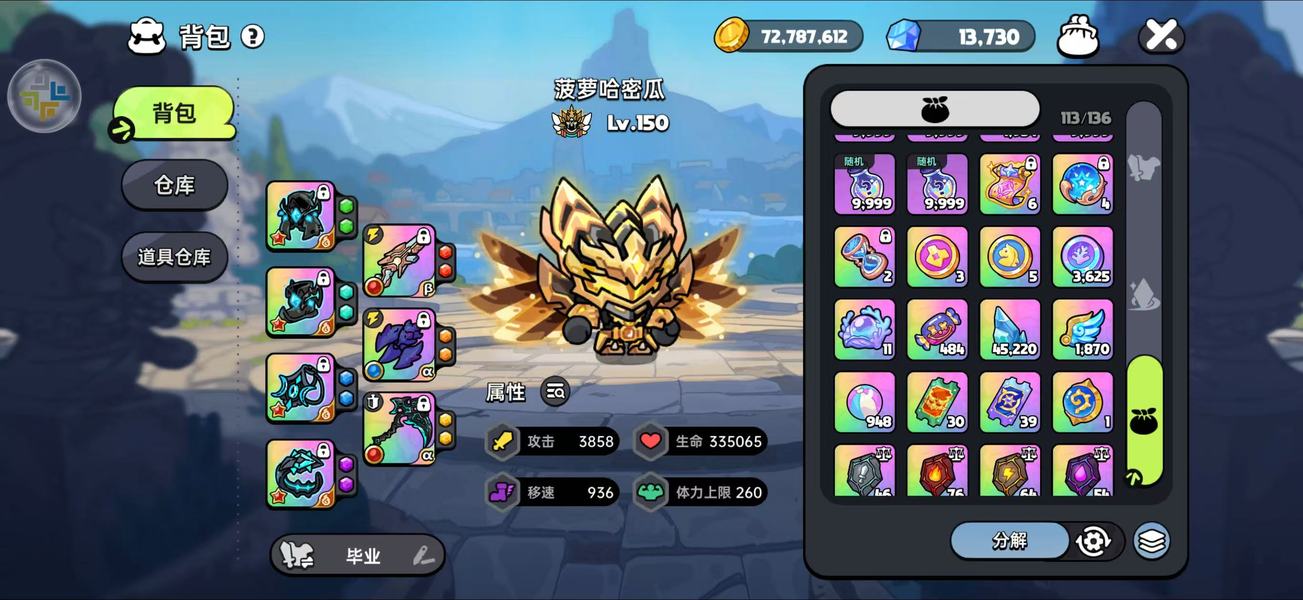Select the 毕业 loadout preset bar
This screenshot has width=1303, height=600.
357,556
